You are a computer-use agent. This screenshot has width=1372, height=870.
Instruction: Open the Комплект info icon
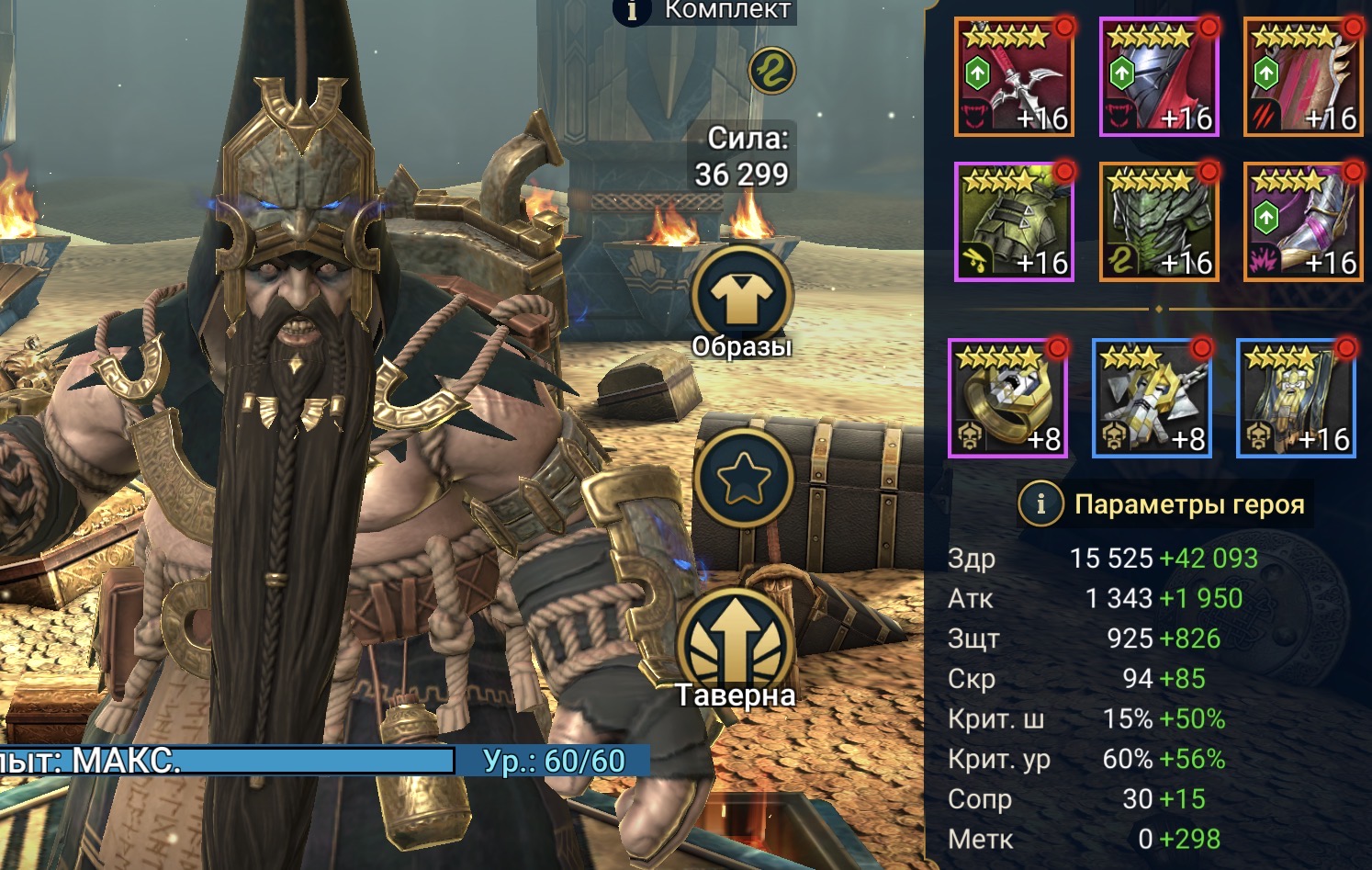pos(631,11)
